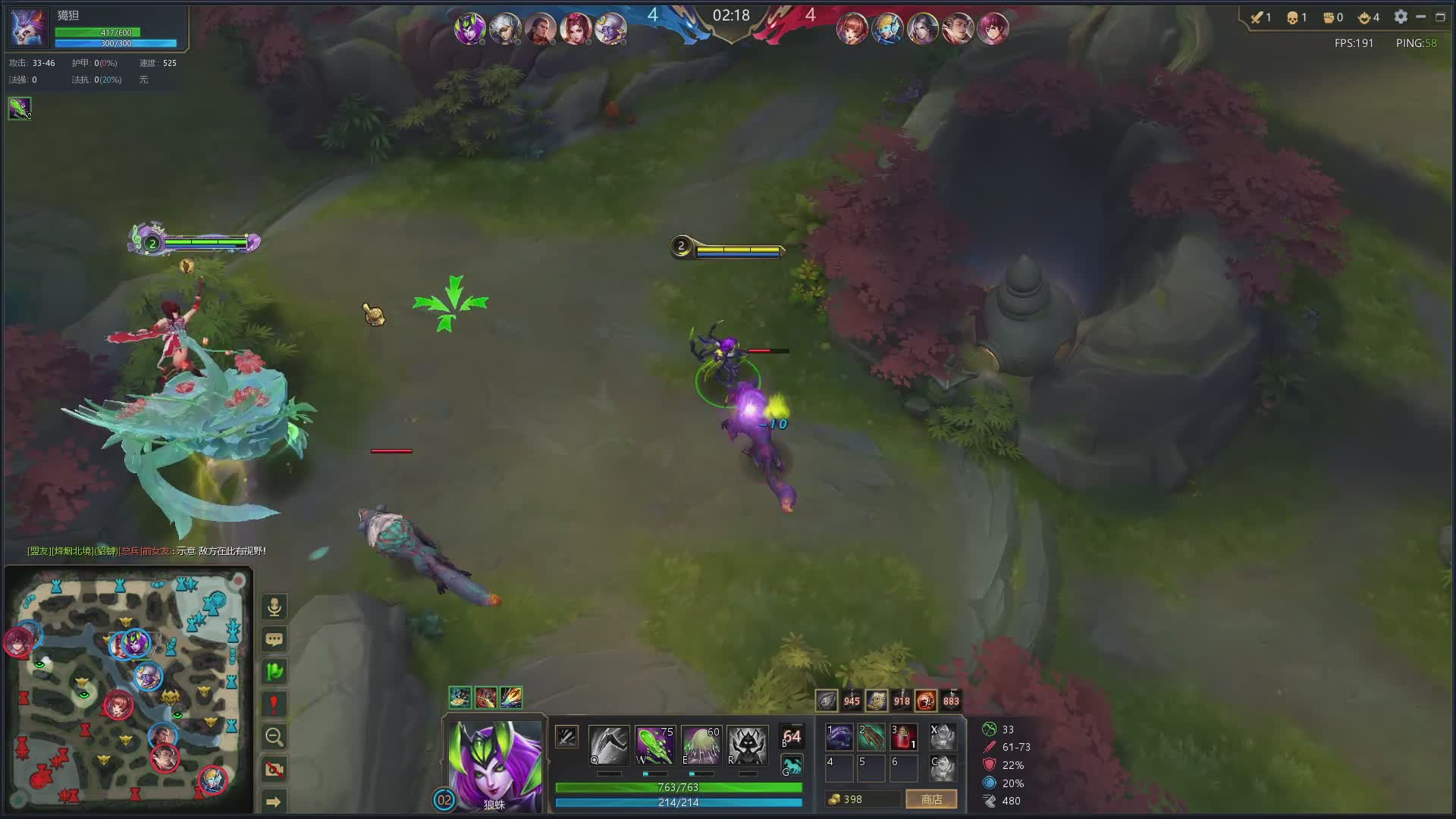Image resolution: width=1456 pixels, height=819 pixels.
Task: Toggle the microphone voice chat button
Action: tap(275, 607)
